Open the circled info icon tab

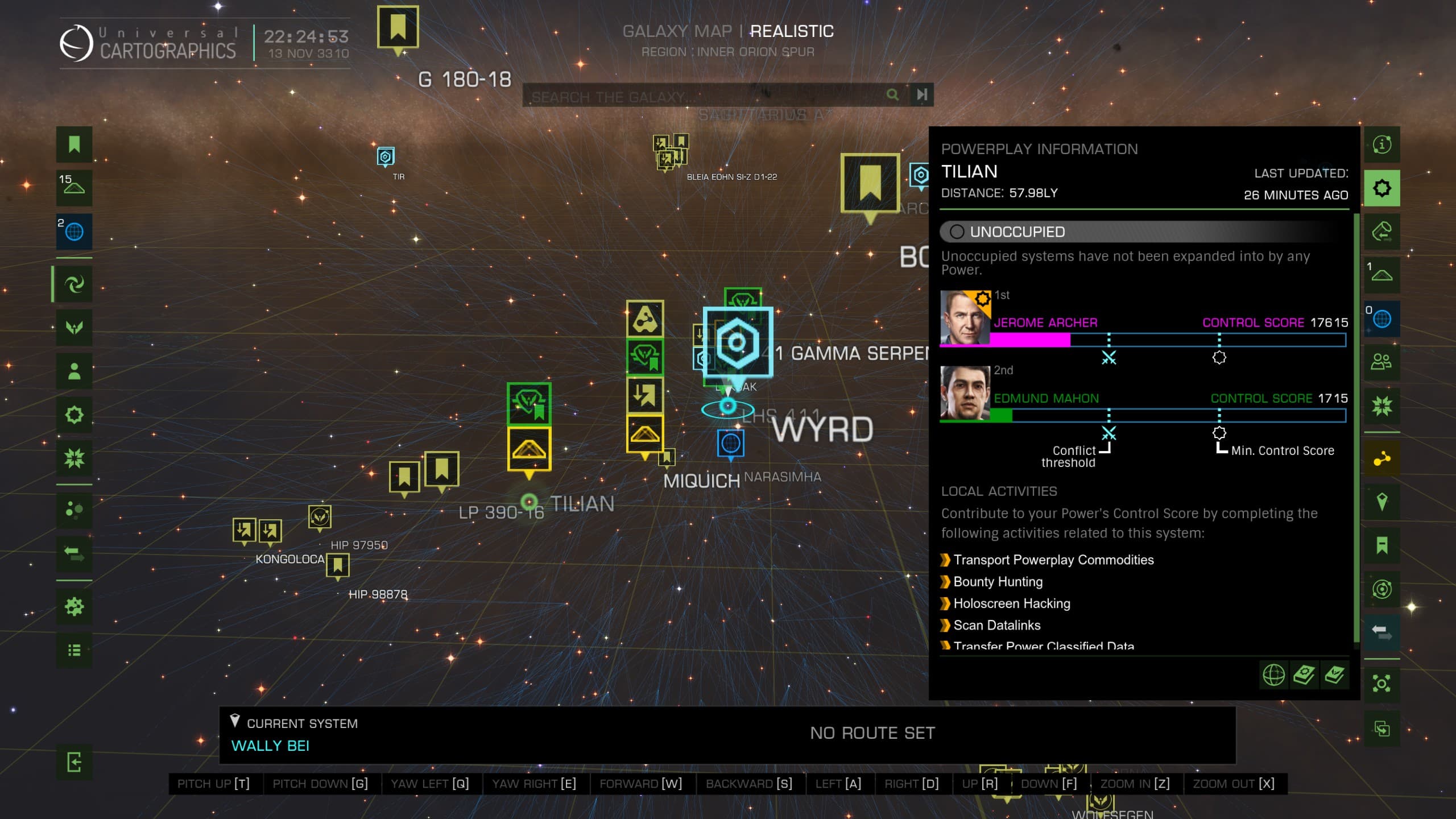click(x=1381, y=144)
